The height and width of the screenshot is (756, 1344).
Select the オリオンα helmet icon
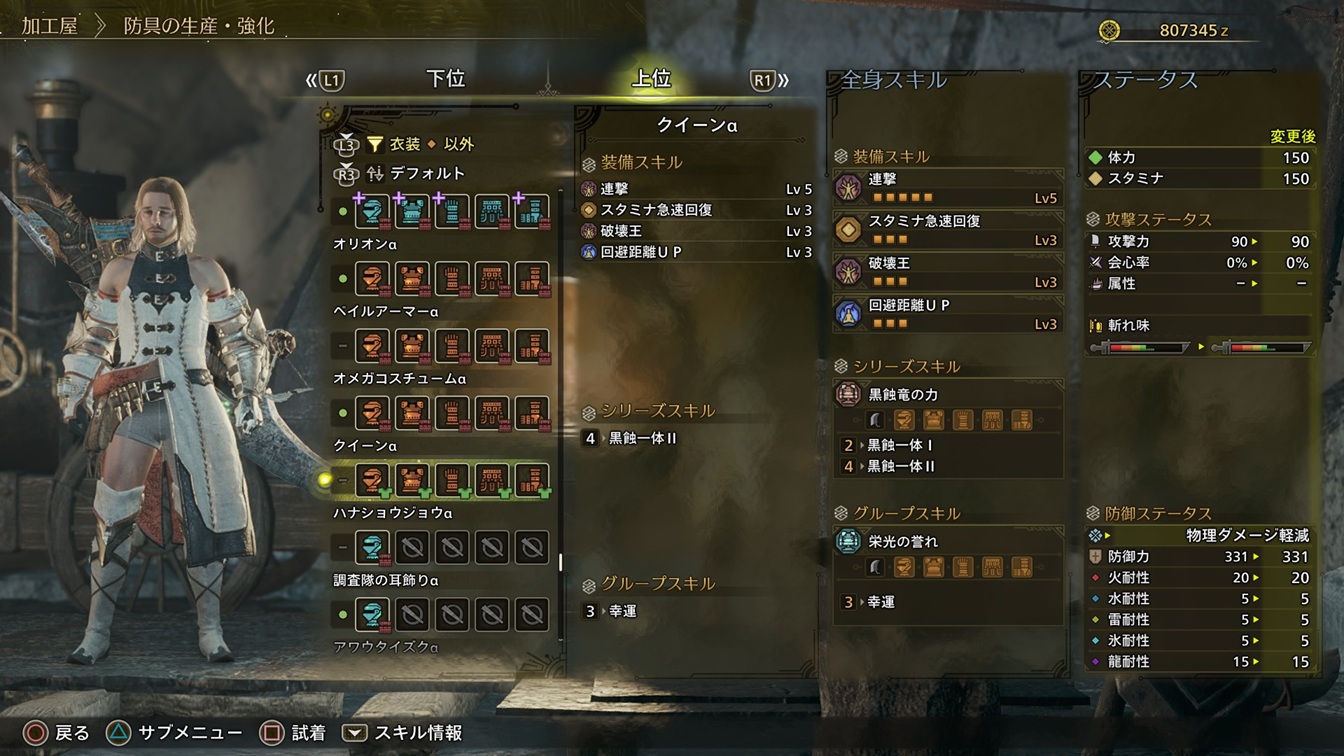[373, 212]
